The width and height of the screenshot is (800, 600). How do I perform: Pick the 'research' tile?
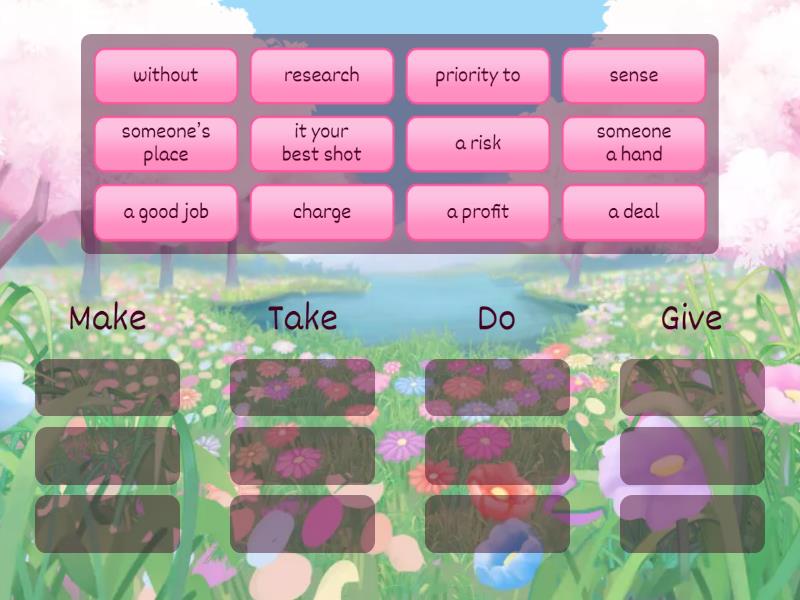coord(322,76)
